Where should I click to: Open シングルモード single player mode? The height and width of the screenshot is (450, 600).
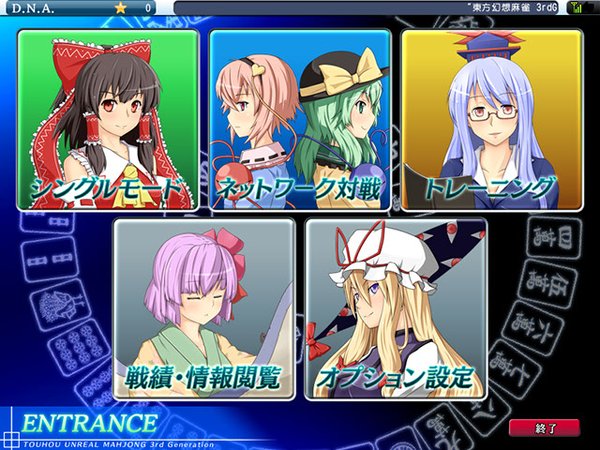[108, 120]
